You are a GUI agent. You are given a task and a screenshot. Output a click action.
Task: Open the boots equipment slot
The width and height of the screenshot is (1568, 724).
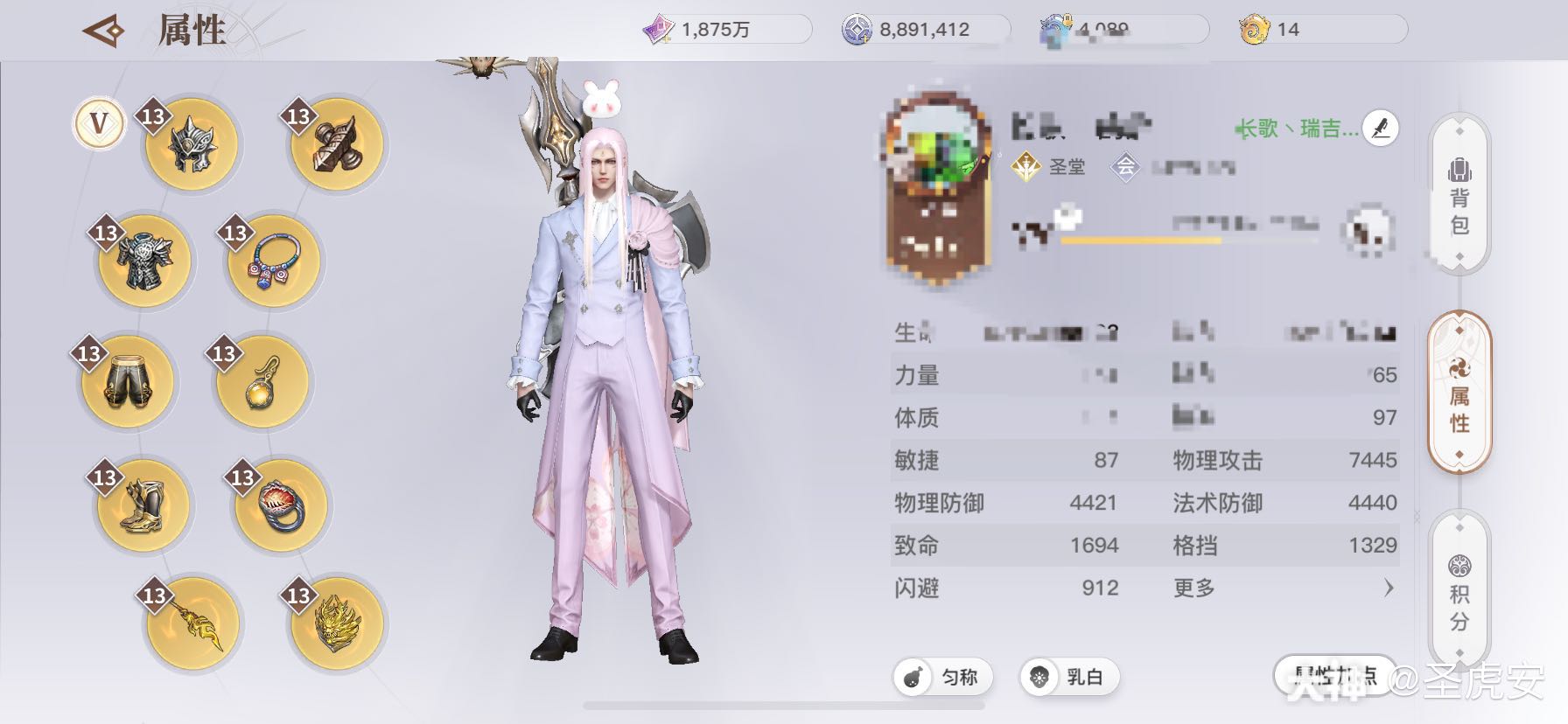[143, 505]
